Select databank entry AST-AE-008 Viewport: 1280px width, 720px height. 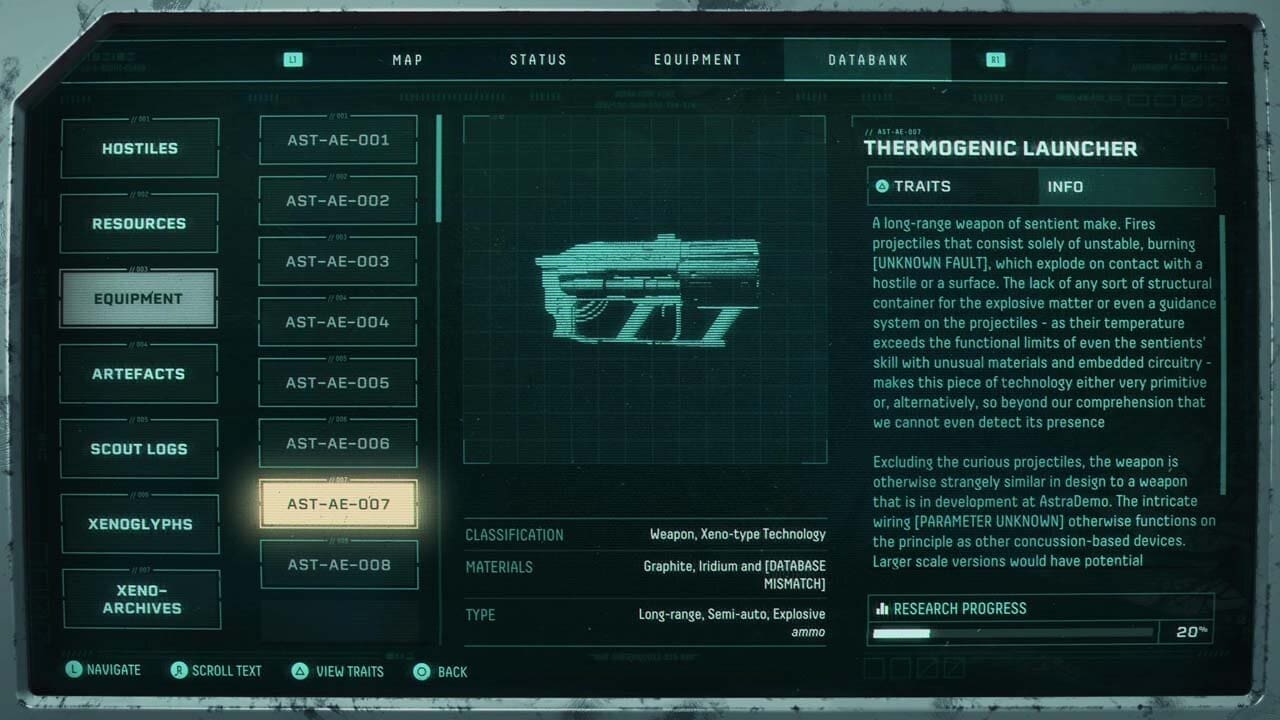pyautogui.click(x=338, y=564)
